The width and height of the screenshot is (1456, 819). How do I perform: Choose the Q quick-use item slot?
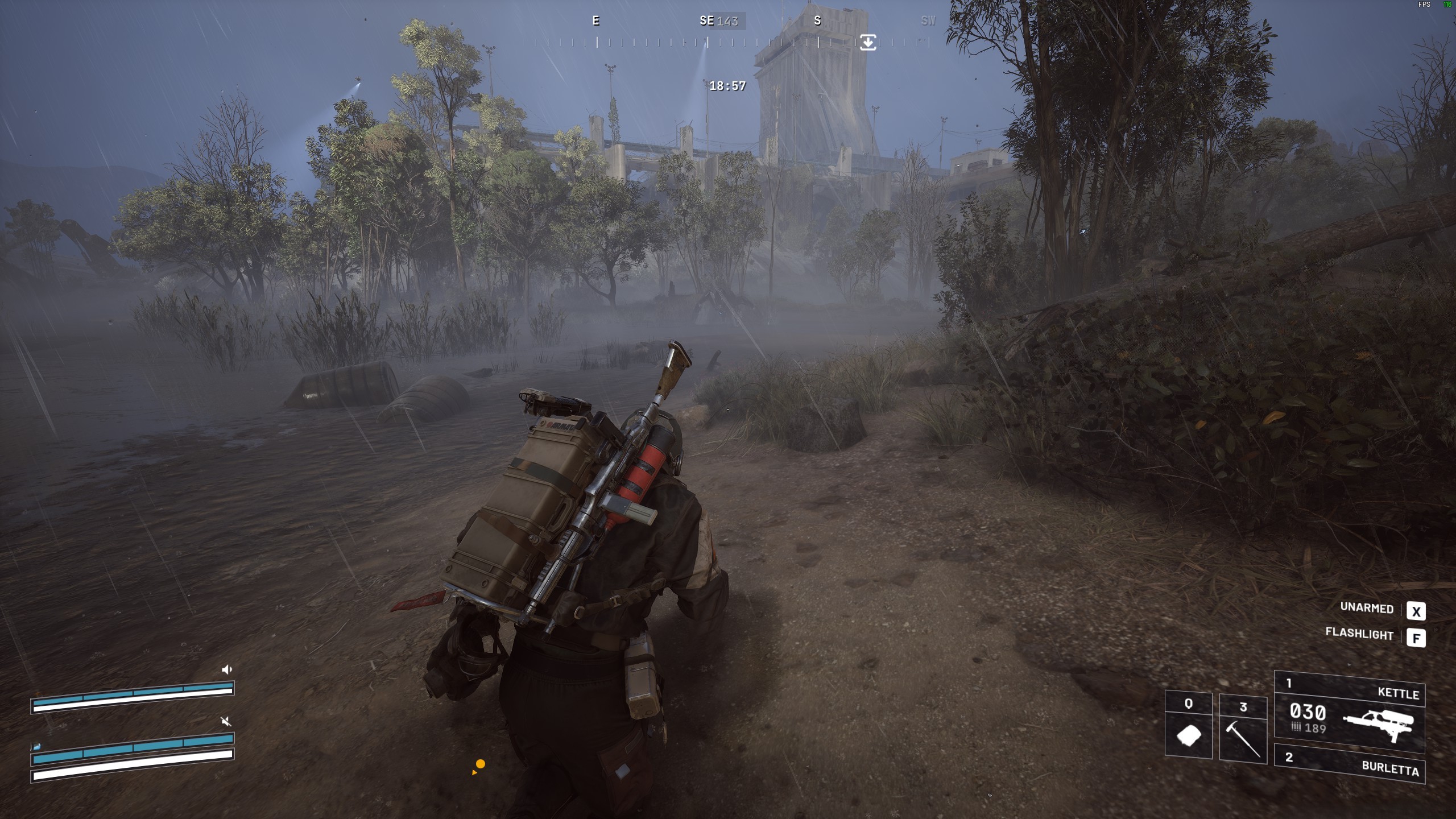click(1189, 727)
